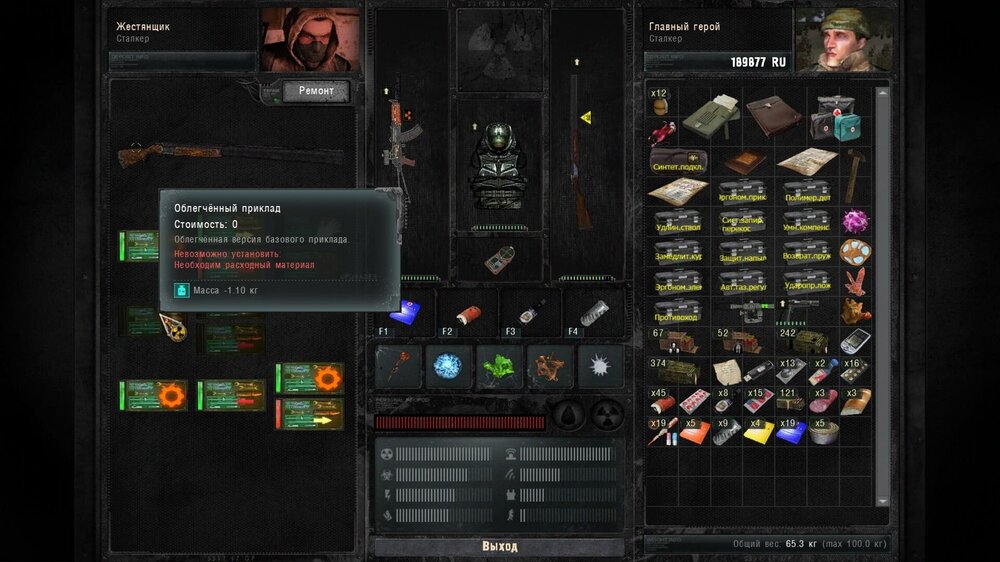The image size is (1000, 562).
Task: Choose the upgrade with the yellow arrow
Action: tap(309, 413)
